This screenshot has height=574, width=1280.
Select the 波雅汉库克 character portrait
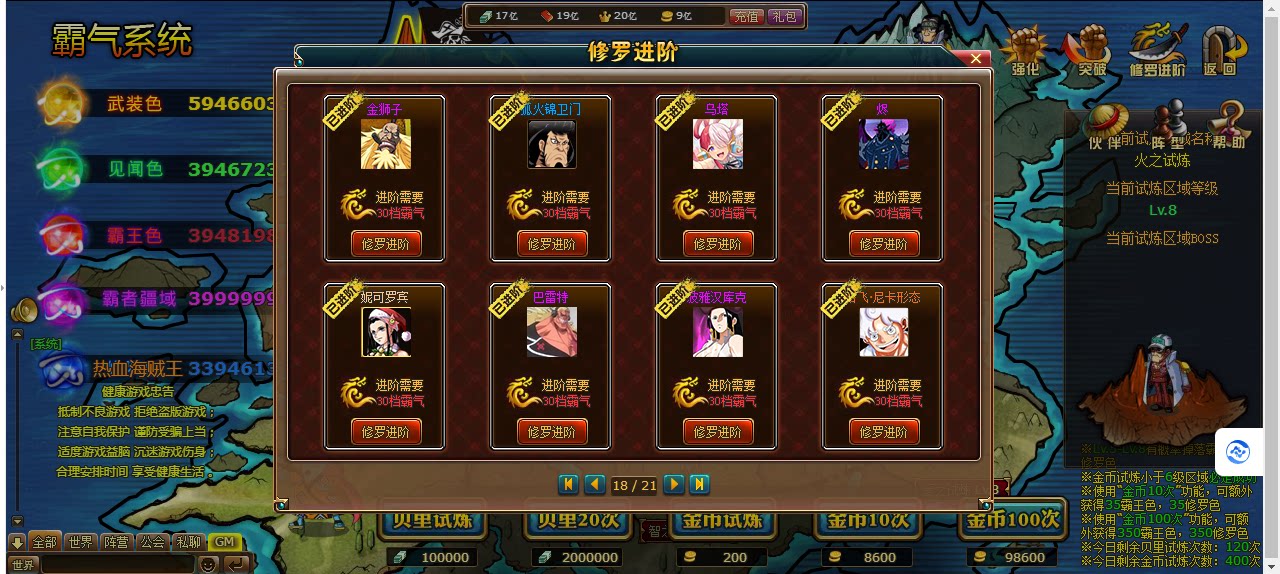[x=718, y=332]
